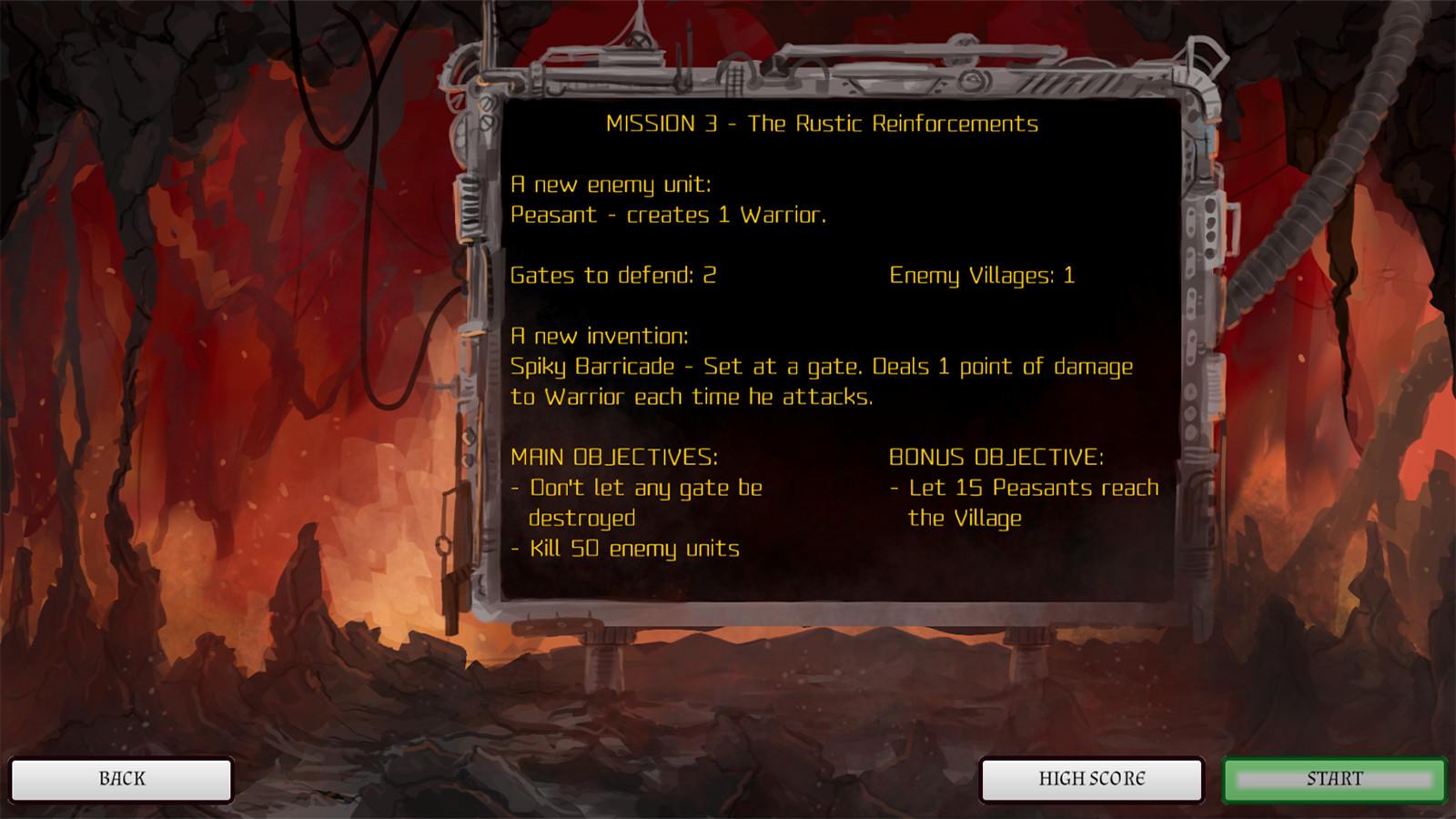Click the 'Gates to defend: 2' label
This screenshot has height=819, width=1456.
[614, 276]
